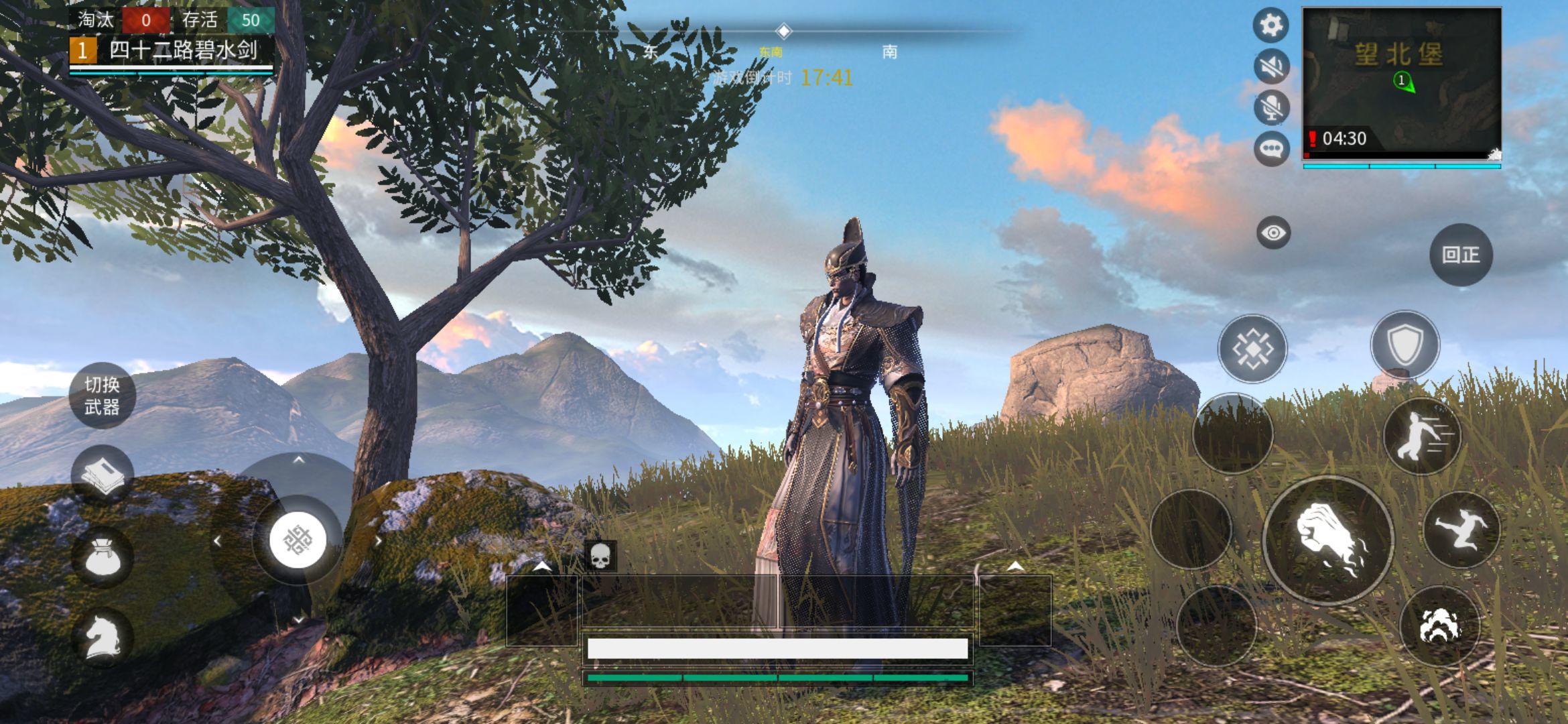Viewport: 1568px width, 724px height.
Task: Tap the movement joystick center
Action: (x=298, y=540)
